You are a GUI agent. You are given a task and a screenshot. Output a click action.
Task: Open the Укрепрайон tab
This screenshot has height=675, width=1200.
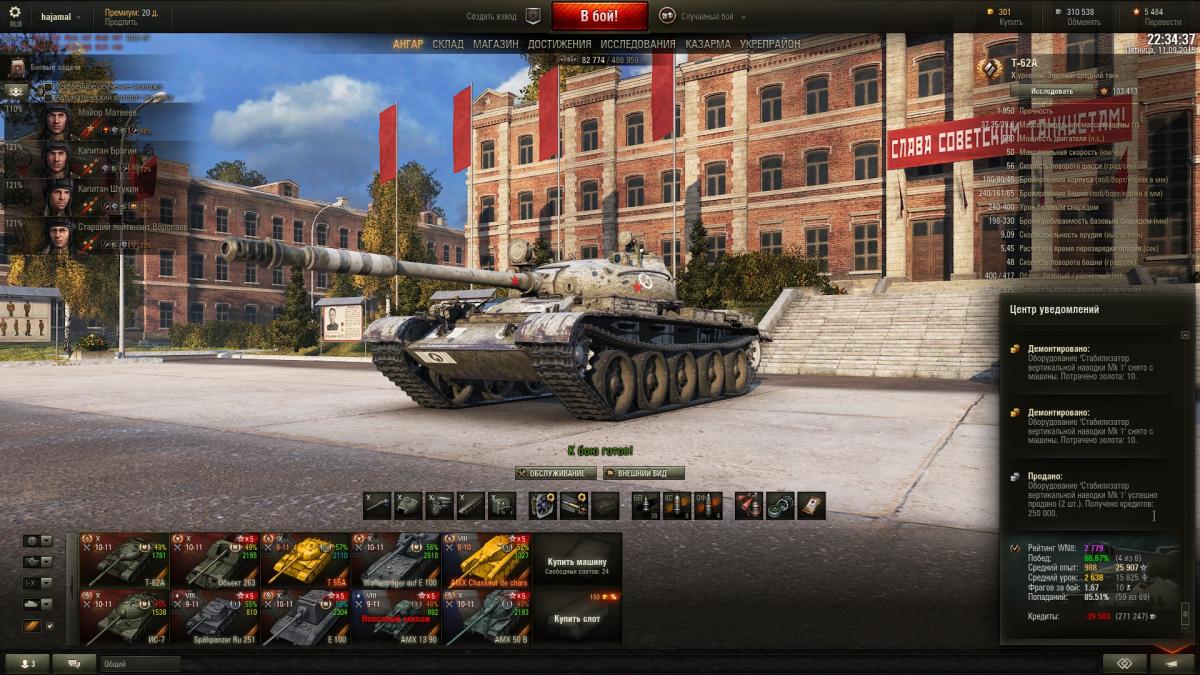pos(770,44)
